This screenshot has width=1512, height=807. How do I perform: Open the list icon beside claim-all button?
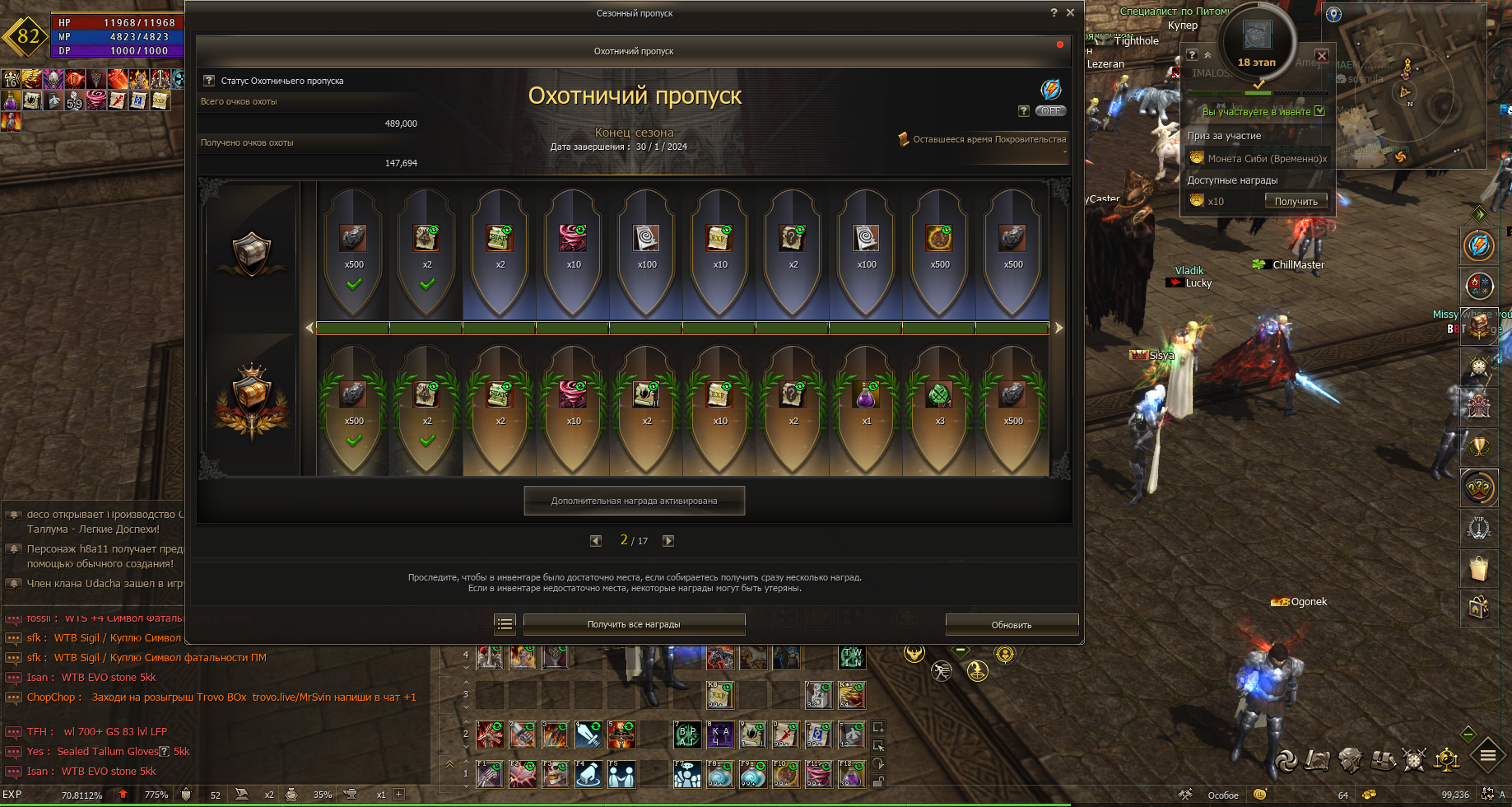(505, 624)
